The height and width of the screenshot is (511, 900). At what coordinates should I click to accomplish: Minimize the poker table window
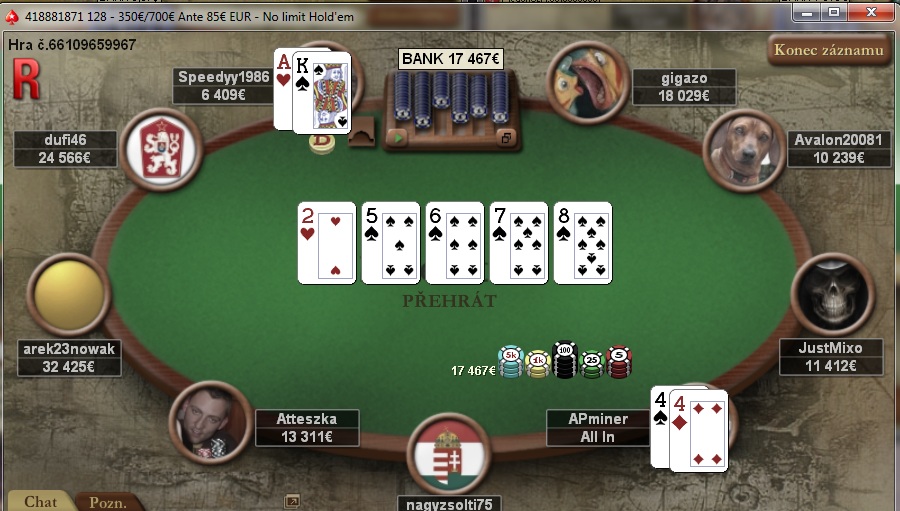pyautogui.click(x=808, y=12)
